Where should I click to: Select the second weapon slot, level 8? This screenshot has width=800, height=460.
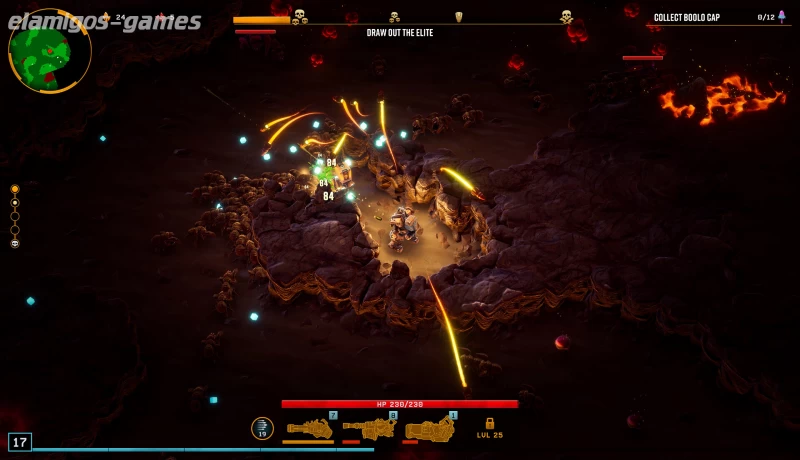pos(369,429)
